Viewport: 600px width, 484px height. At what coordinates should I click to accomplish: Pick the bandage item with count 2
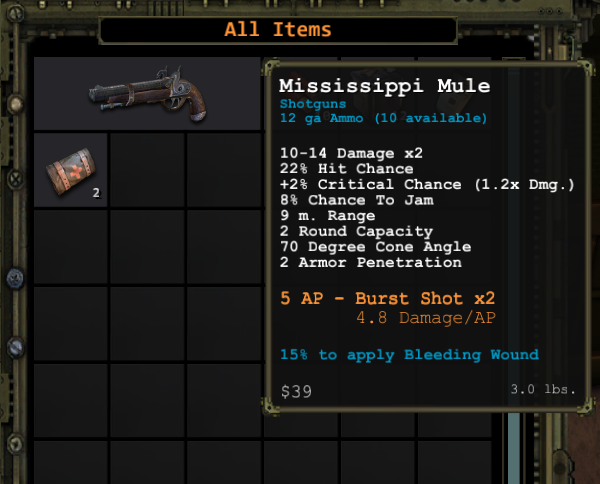71,170
